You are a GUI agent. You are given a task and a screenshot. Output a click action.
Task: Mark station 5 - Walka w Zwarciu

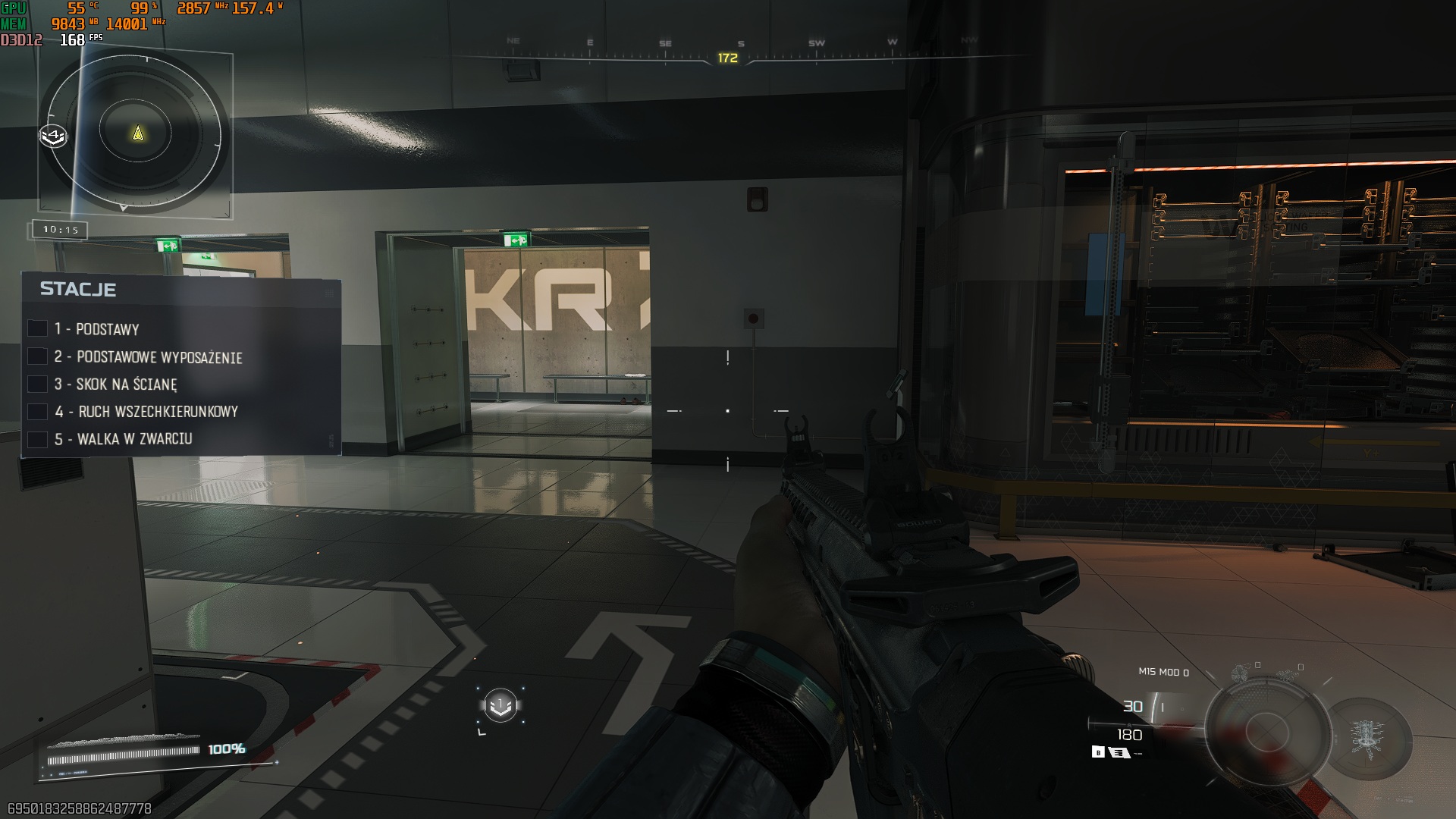coord(38,439)
